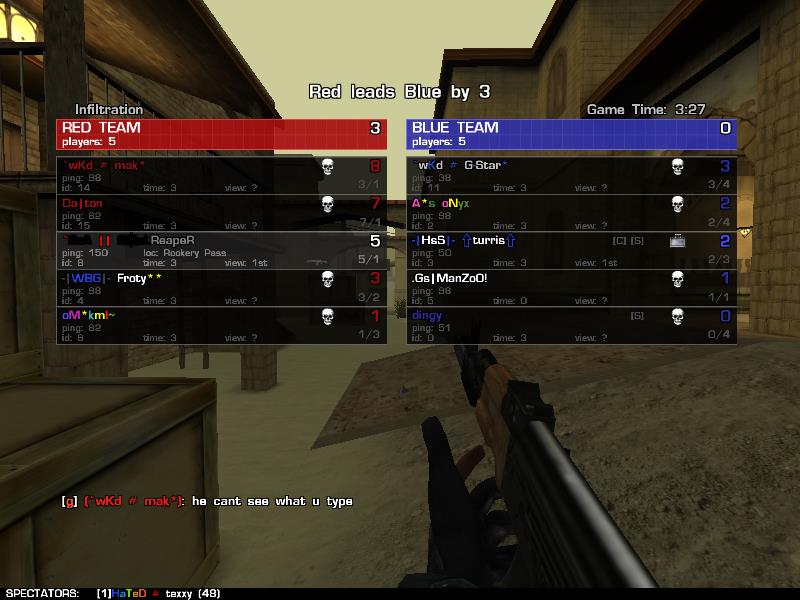
Task: Click the wKd # G-Star* player row
Action: tap(571, 175)
